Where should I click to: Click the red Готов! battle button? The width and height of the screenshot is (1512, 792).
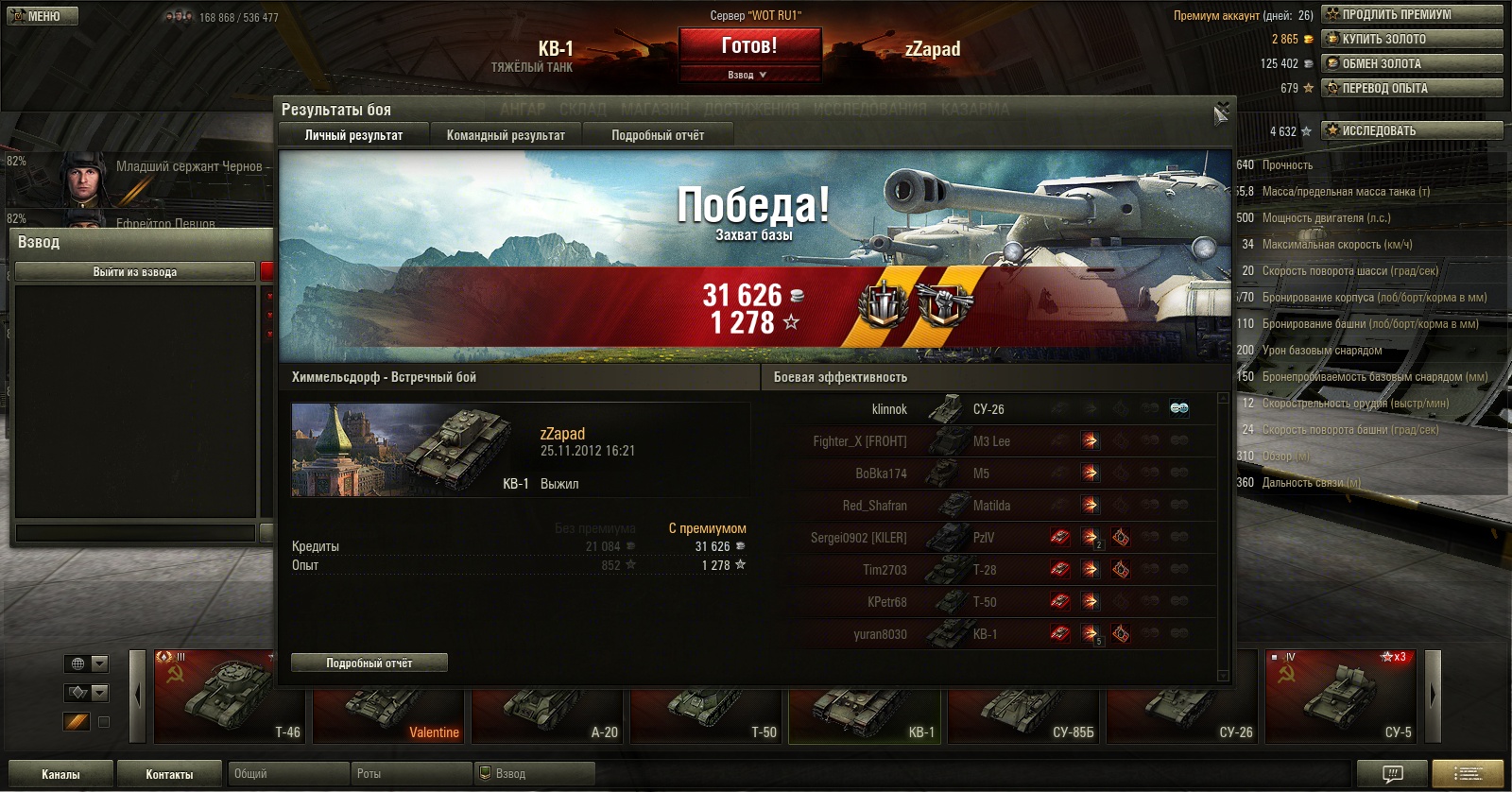[749, 45]
